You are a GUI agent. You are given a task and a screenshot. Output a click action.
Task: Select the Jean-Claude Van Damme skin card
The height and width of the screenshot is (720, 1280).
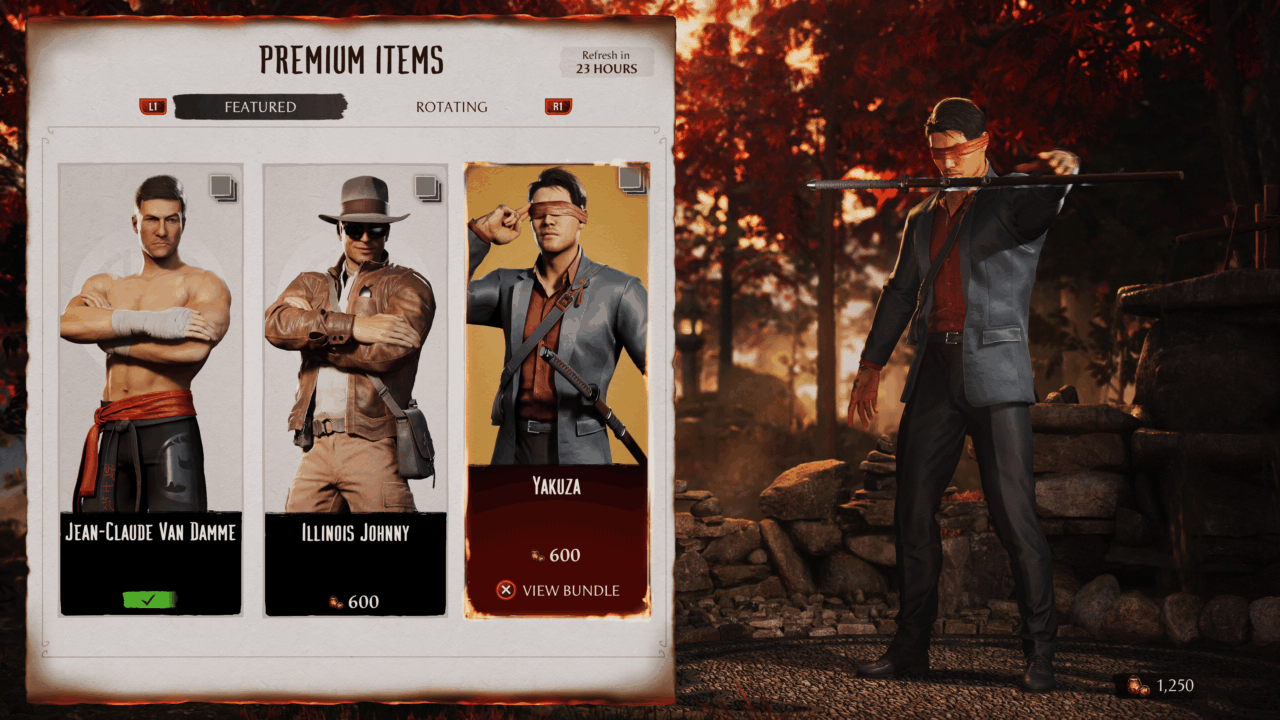pos(151,390)
